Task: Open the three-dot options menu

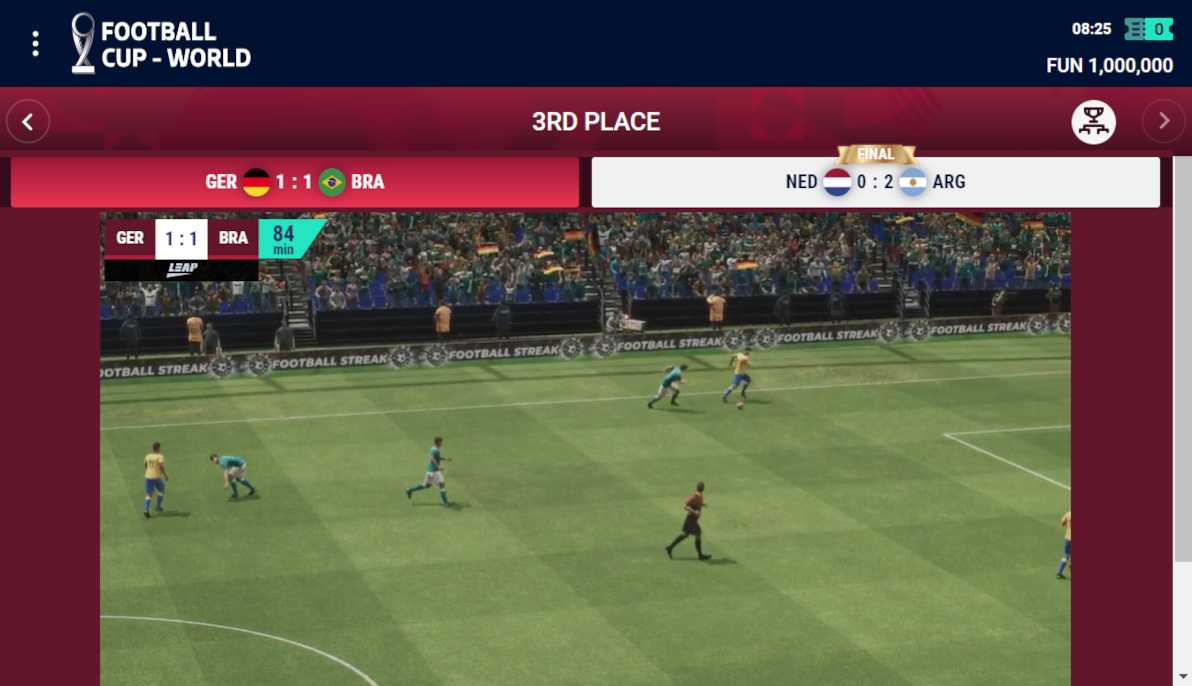Action: click(x=35, y=44)
